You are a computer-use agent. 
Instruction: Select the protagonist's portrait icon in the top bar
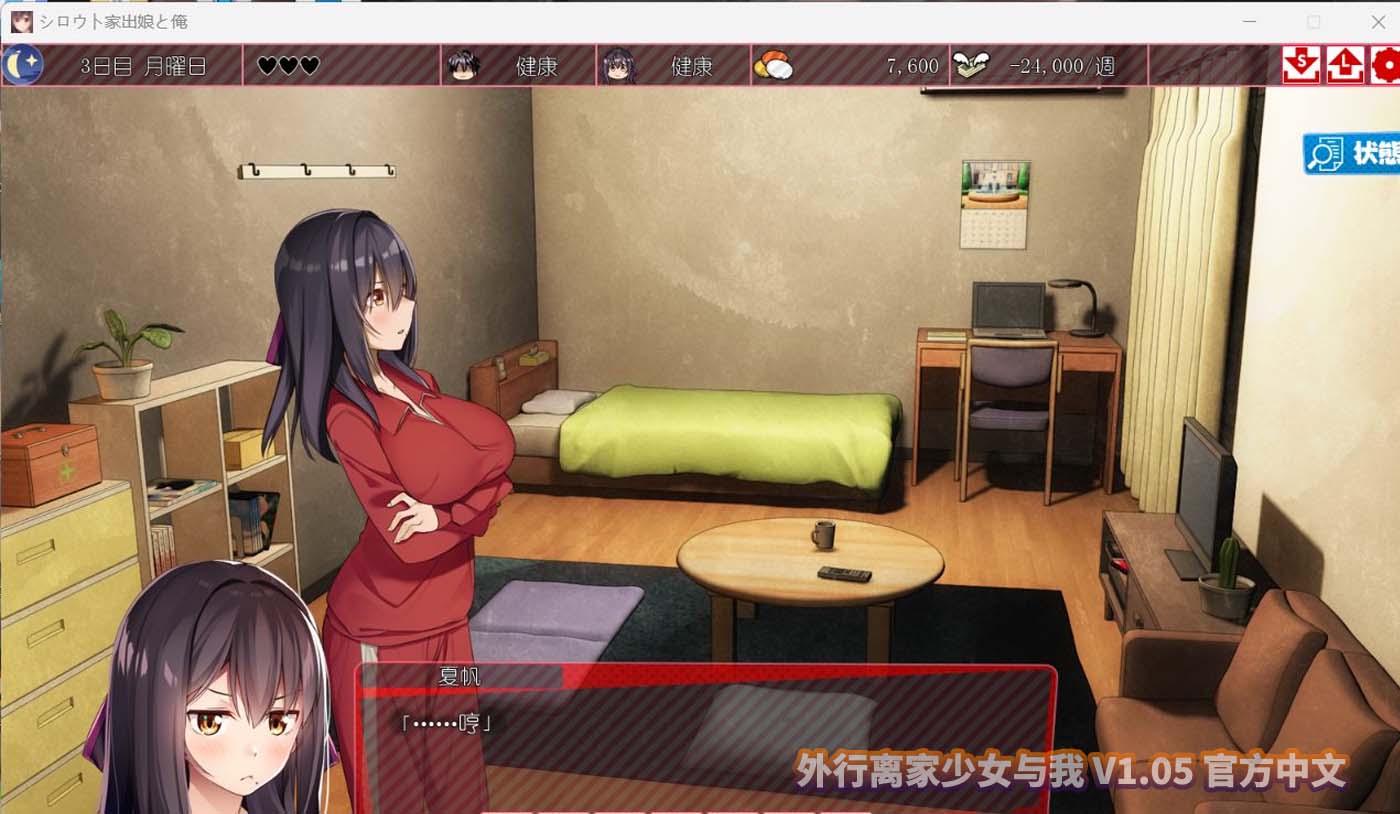(x=461, y=66)
